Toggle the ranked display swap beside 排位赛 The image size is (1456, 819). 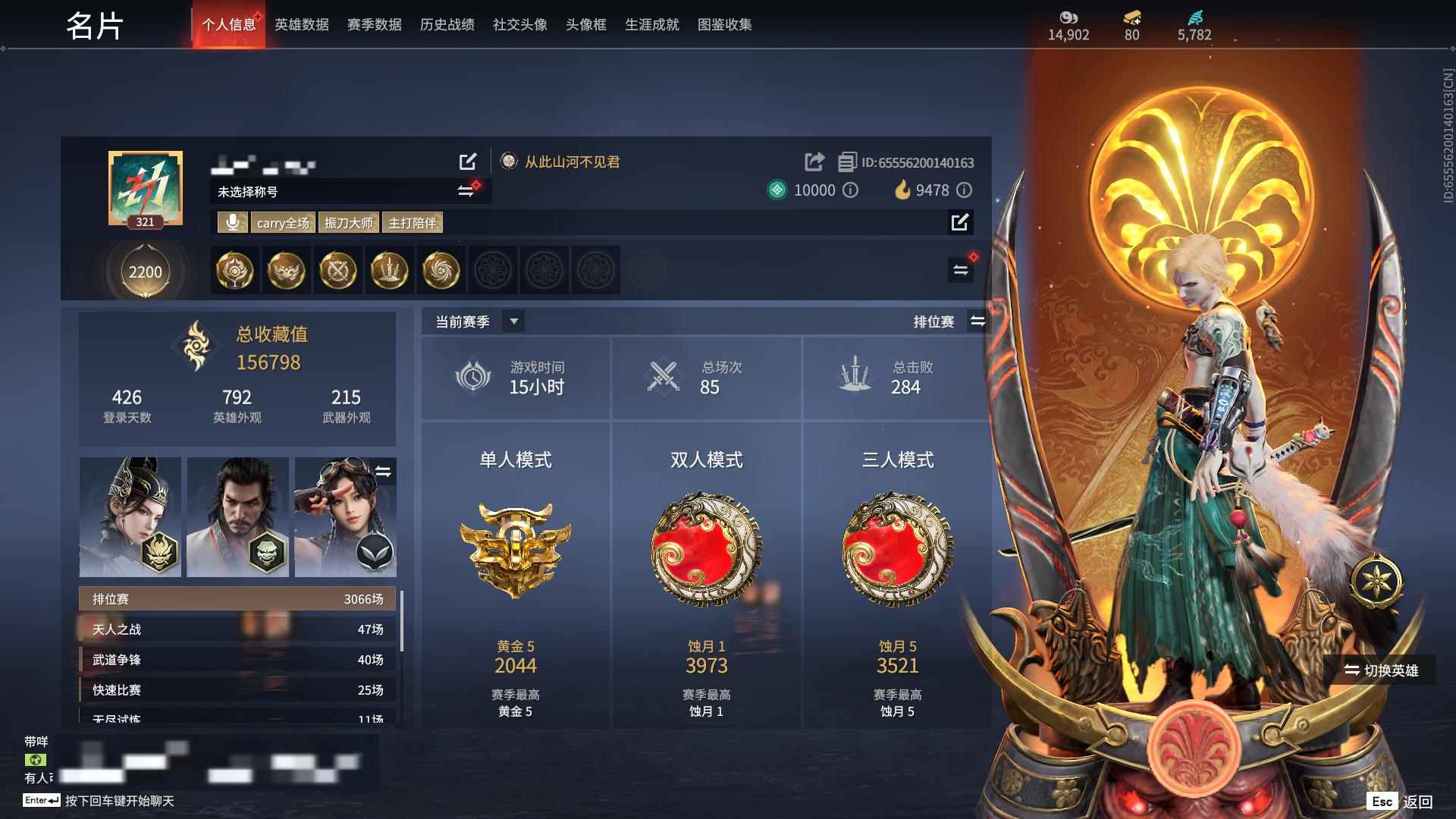(x=978, y=321)
